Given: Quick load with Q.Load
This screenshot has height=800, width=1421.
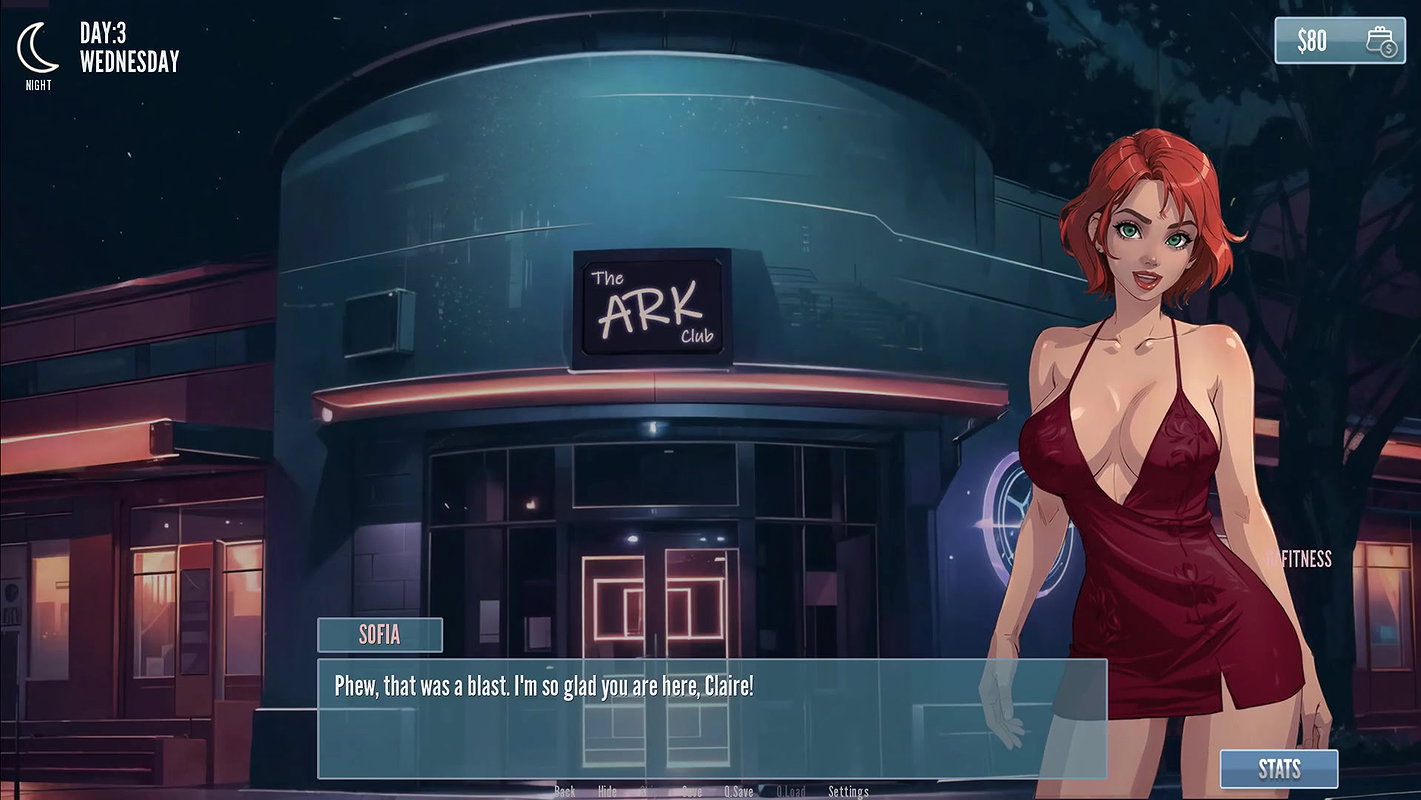Looking at the screenshot, I should point(790,792).
